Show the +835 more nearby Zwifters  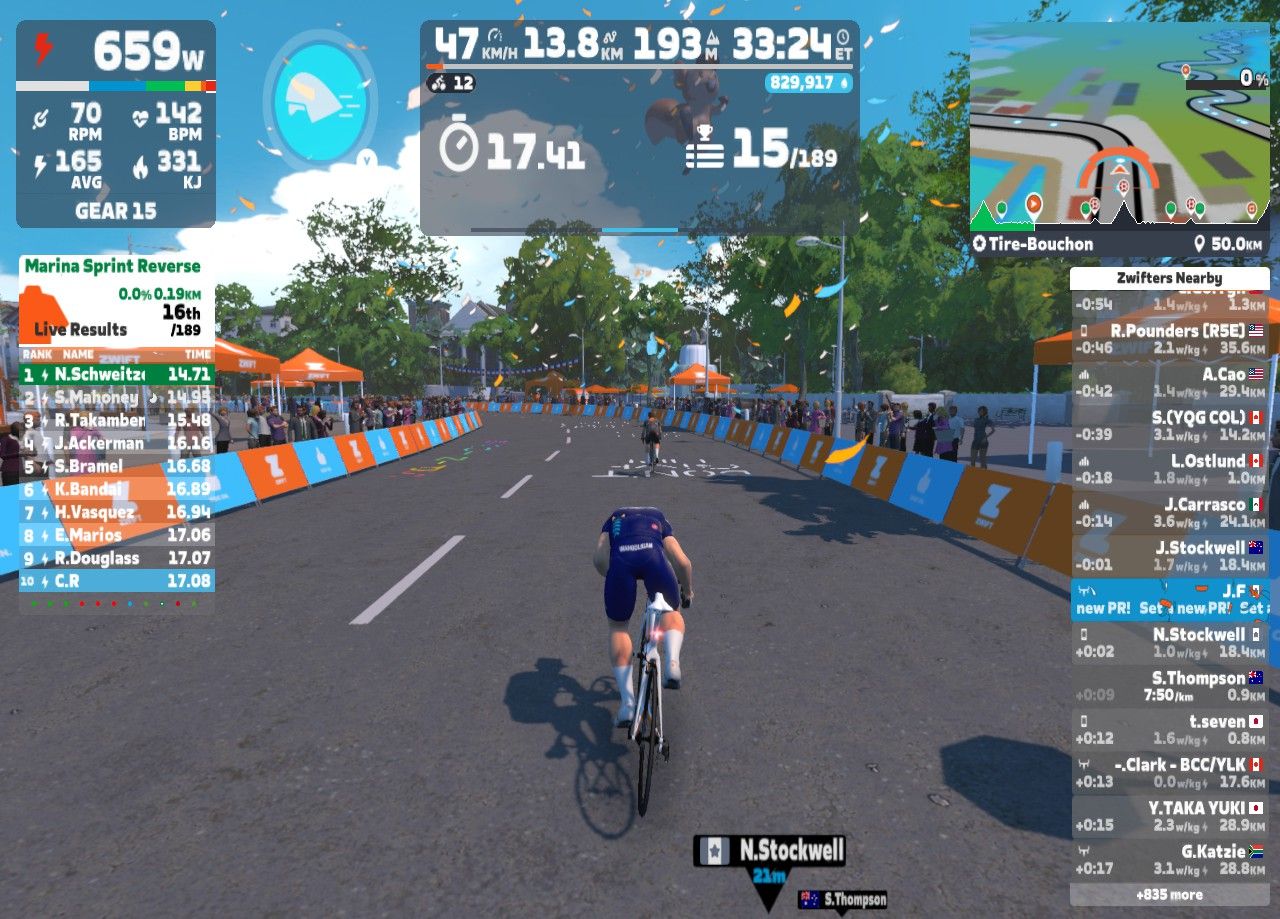coord(1169,894)
